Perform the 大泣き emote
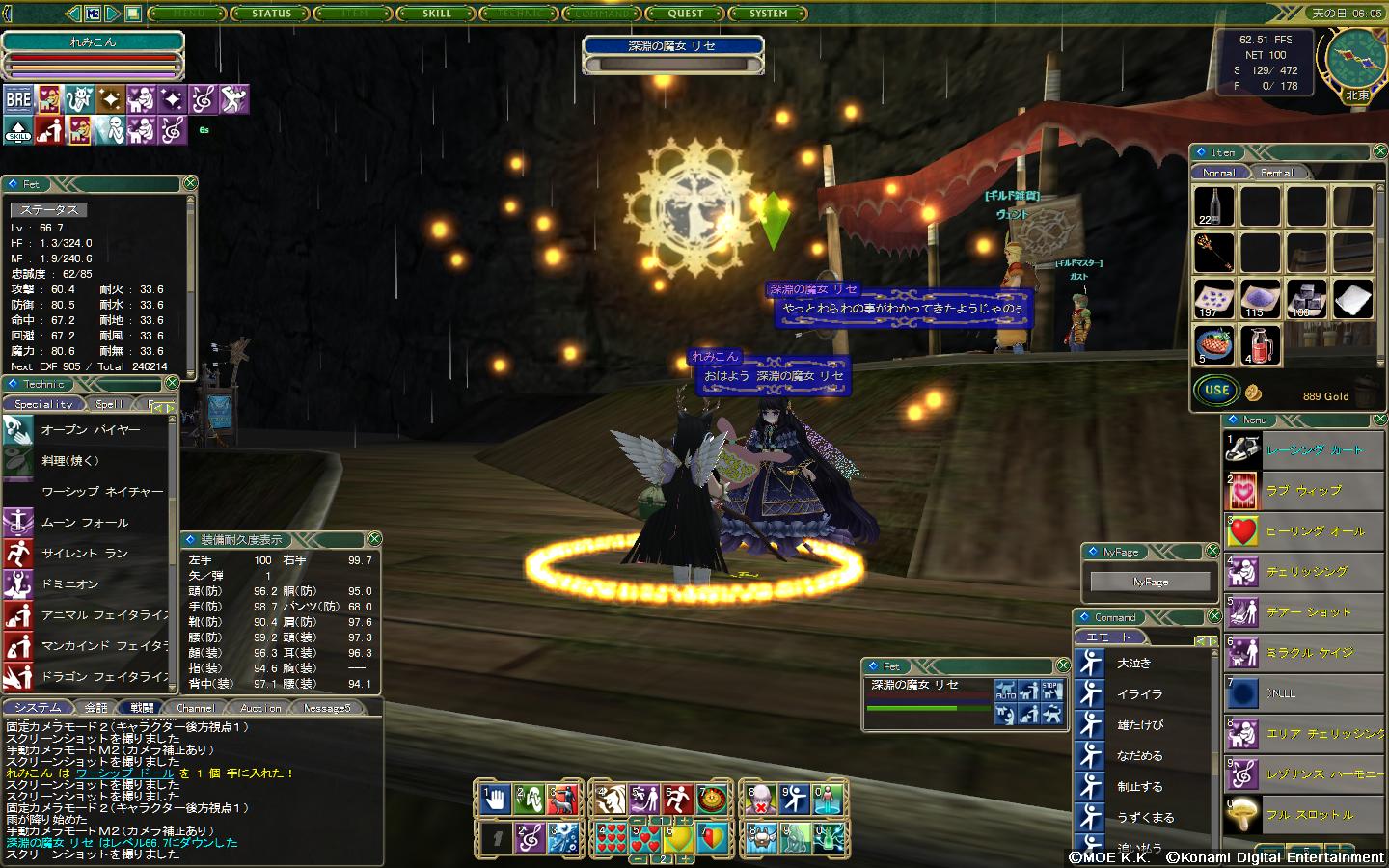 click(1133, 664)
